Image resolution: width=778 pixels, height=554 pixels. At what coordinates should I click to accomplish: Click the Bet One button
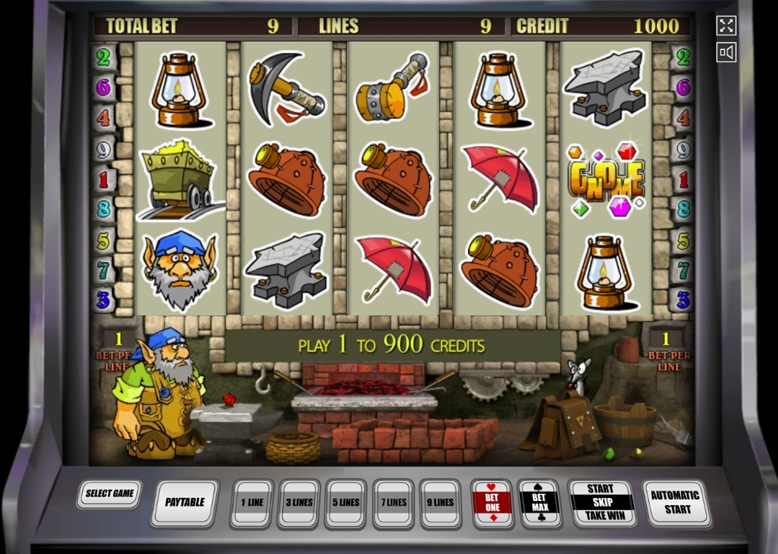[491, 502]
